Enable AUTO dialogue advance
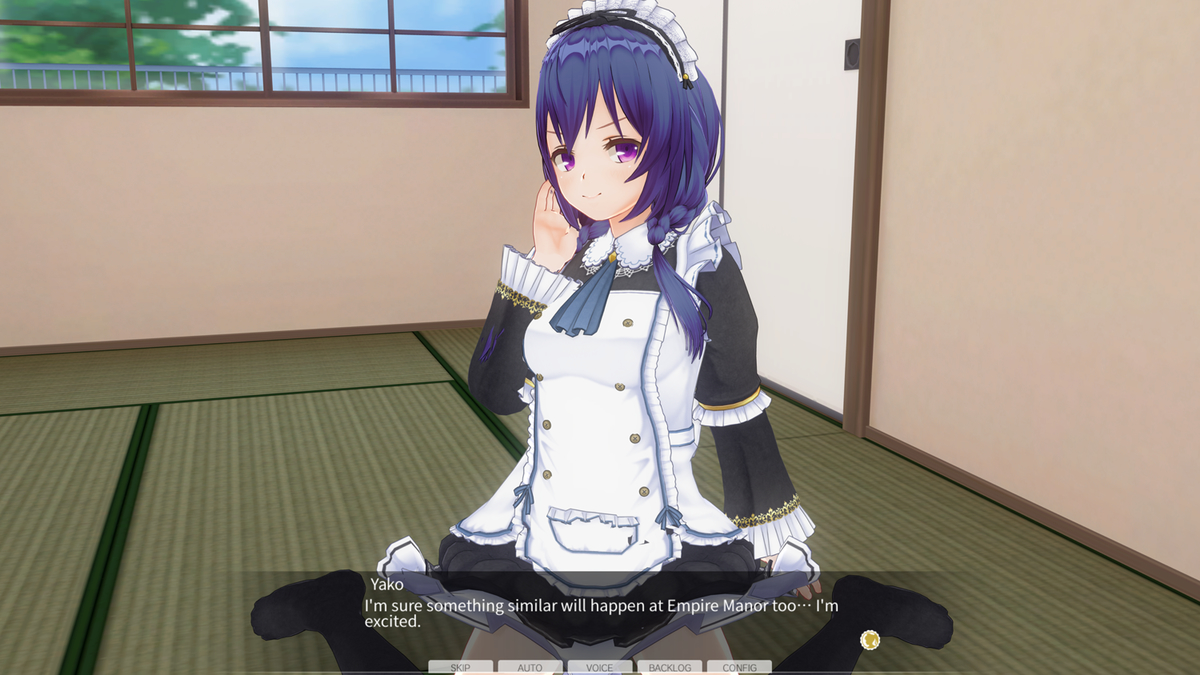Screen dimensions: 1200x675 click(x=530, y=667)
